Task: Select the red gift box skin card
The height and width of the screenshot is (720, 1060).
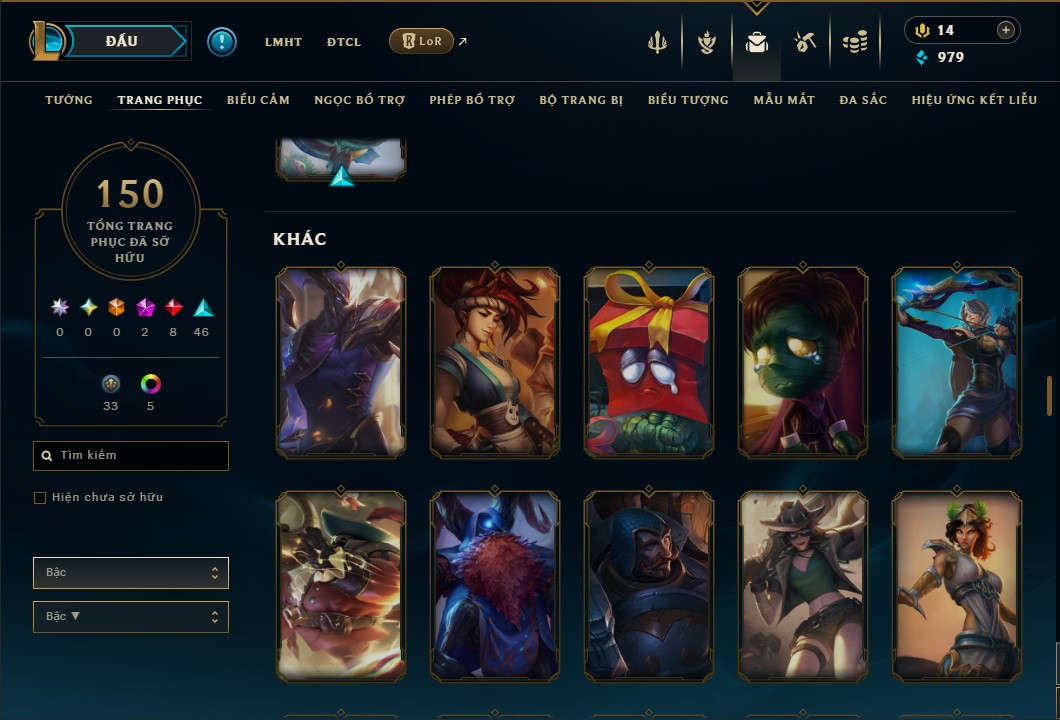Action: 649,362
